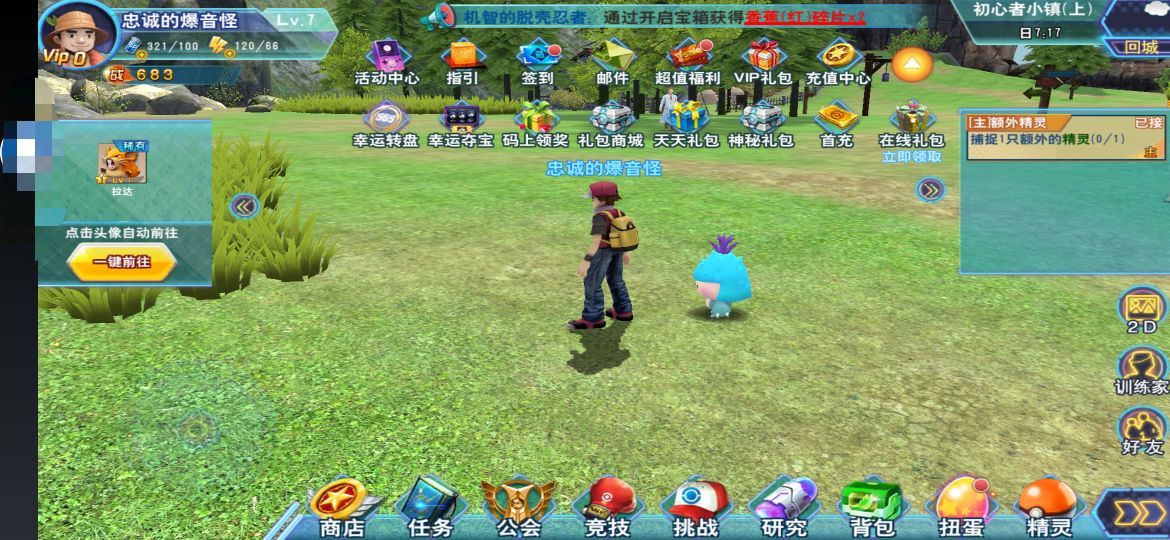This screenshot has width=1170, height=540.
Task: Collapse the top icon rows with orange arrow
Action: pyautogui.click(x=912, y=65)
